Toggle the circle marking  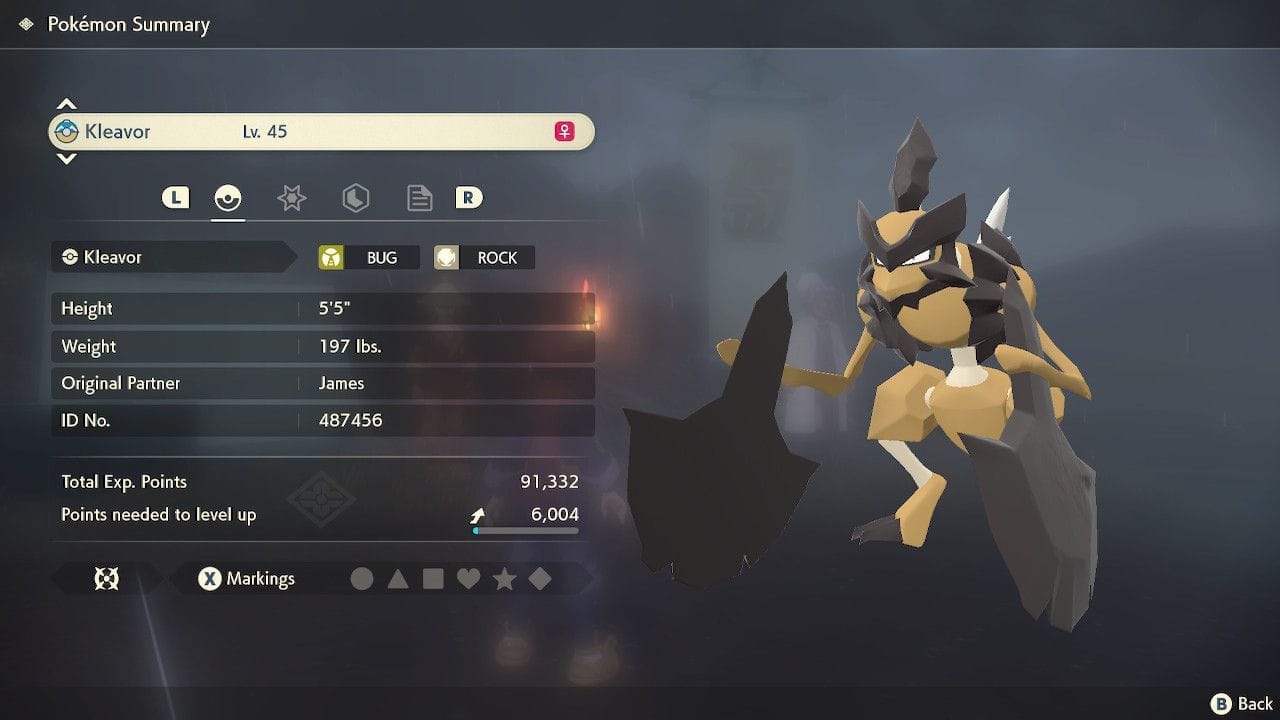[362, 578]
